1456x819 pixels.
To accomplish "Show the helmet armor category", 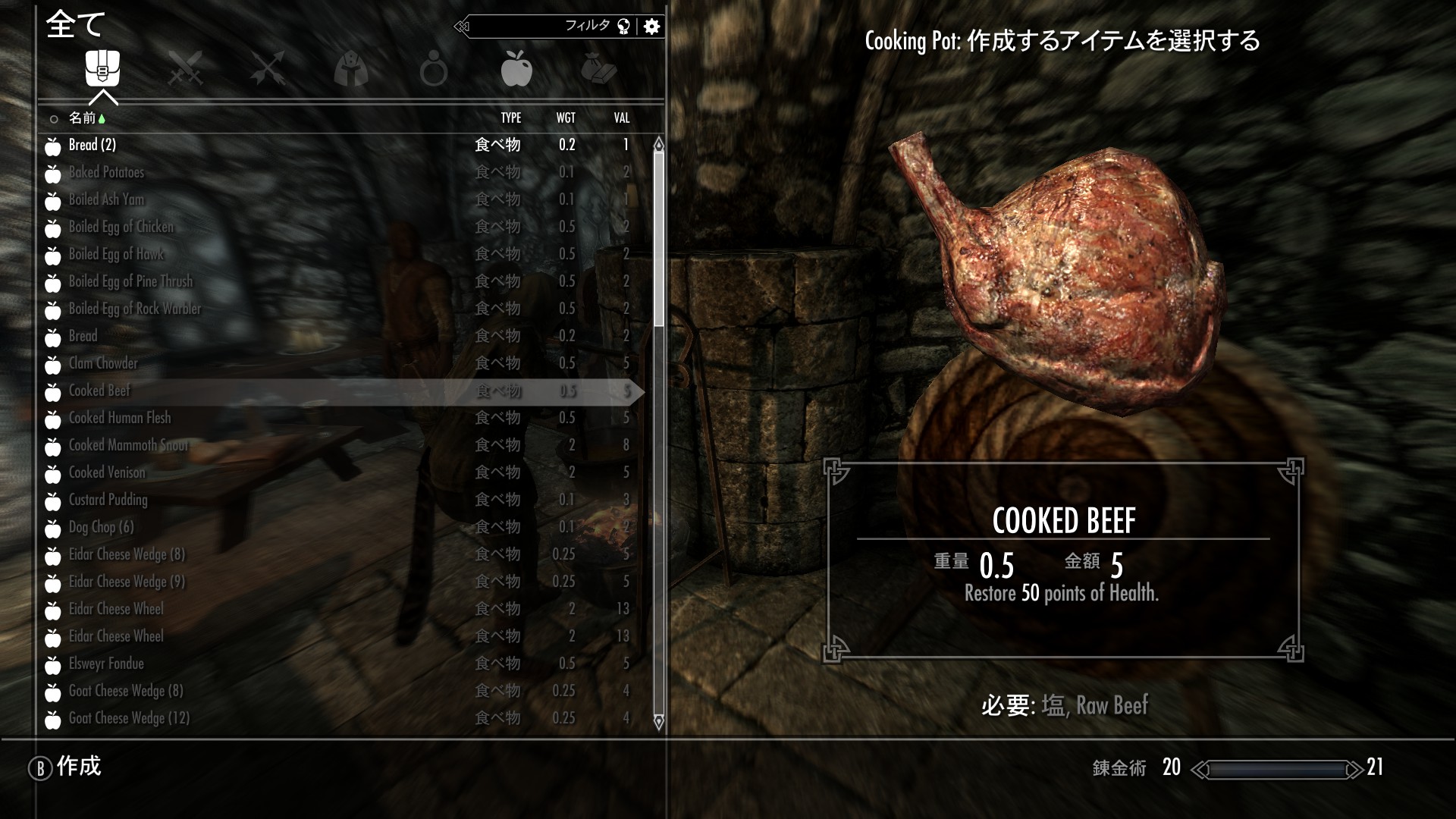I will [x=350, y=69].
